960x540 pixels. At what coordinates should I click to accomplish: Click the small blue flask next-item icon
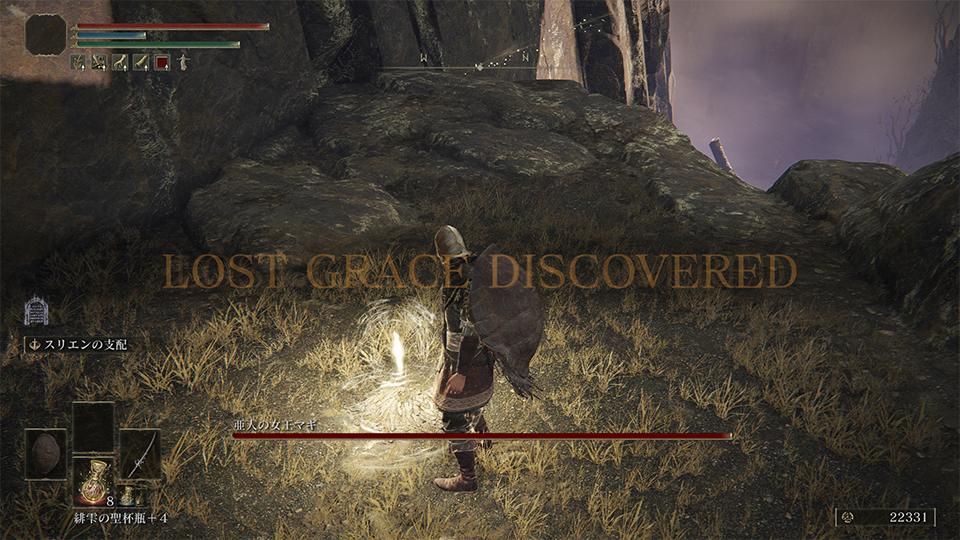coord(128,497)
